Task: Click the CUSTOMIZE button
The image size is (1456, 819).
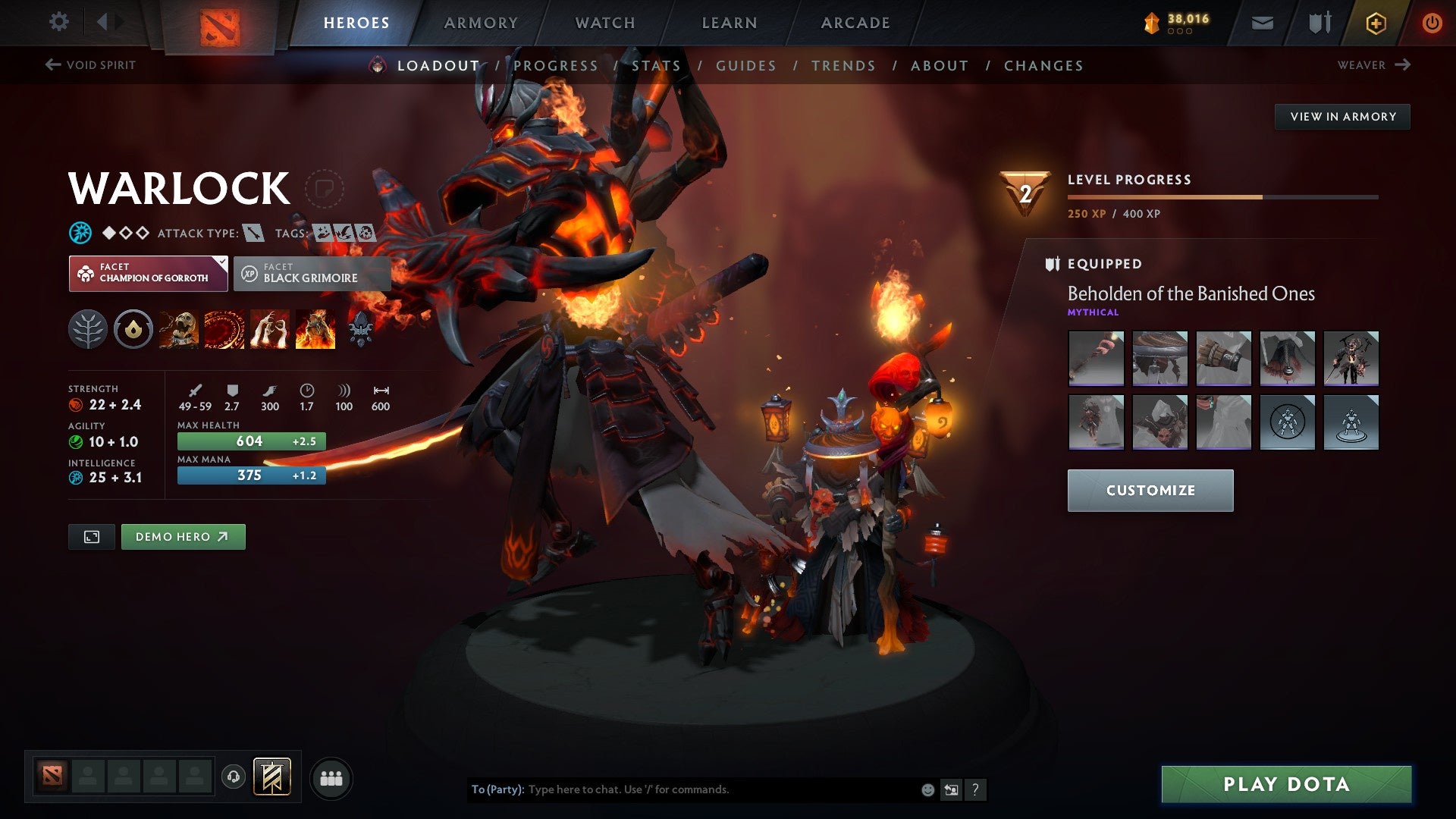Action: (x=1150, y=490)
